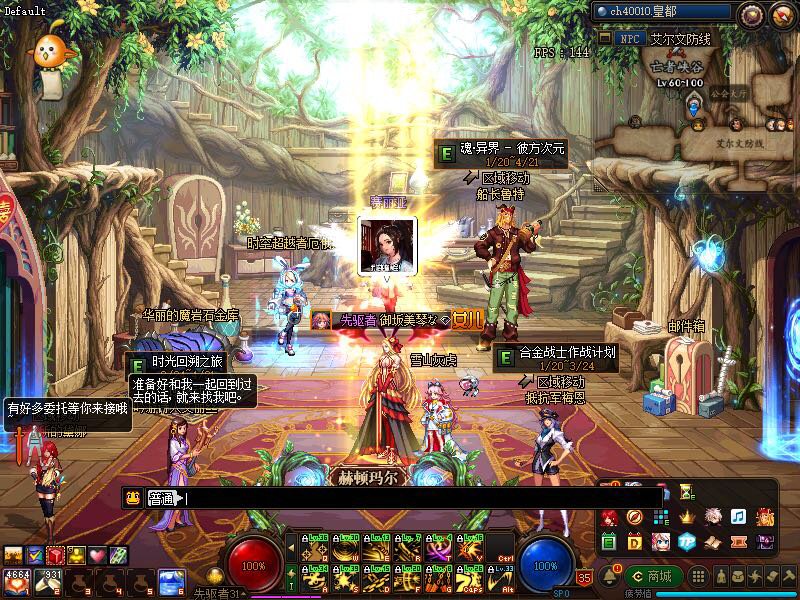Select channel ch40010.皇都 bar
The width and height of the screenshot is (800, 600).
[x=662, y=12]
